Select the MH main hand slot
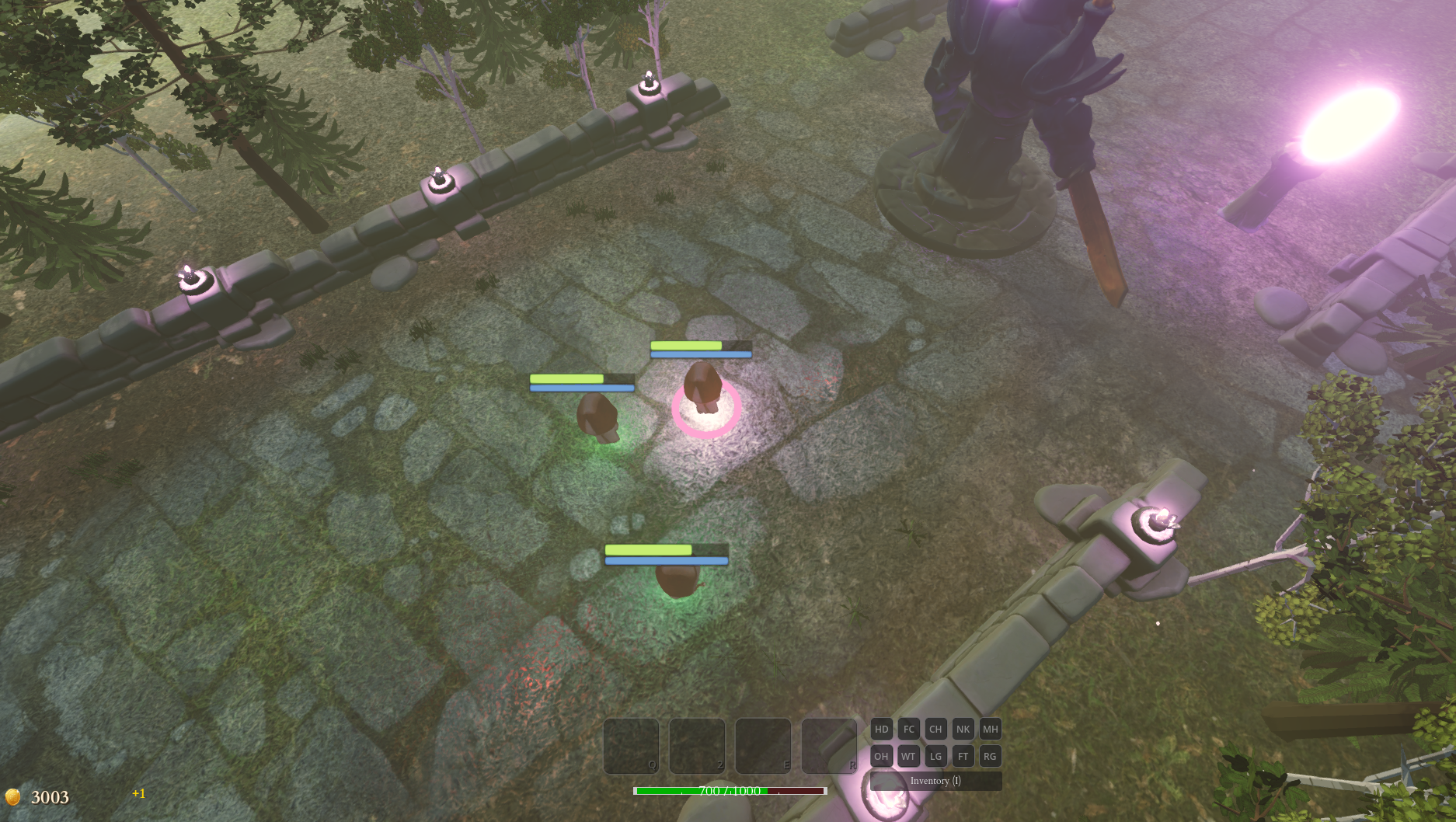Image resolution: width=1456 pixels, height=822 pixels. (990, 729)
